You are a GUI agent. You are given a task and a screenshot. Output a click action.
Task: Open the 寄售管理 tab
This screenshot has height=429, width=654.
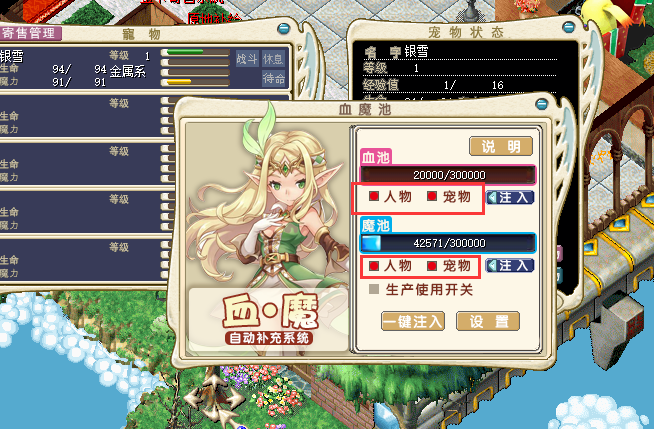point(30,33)
